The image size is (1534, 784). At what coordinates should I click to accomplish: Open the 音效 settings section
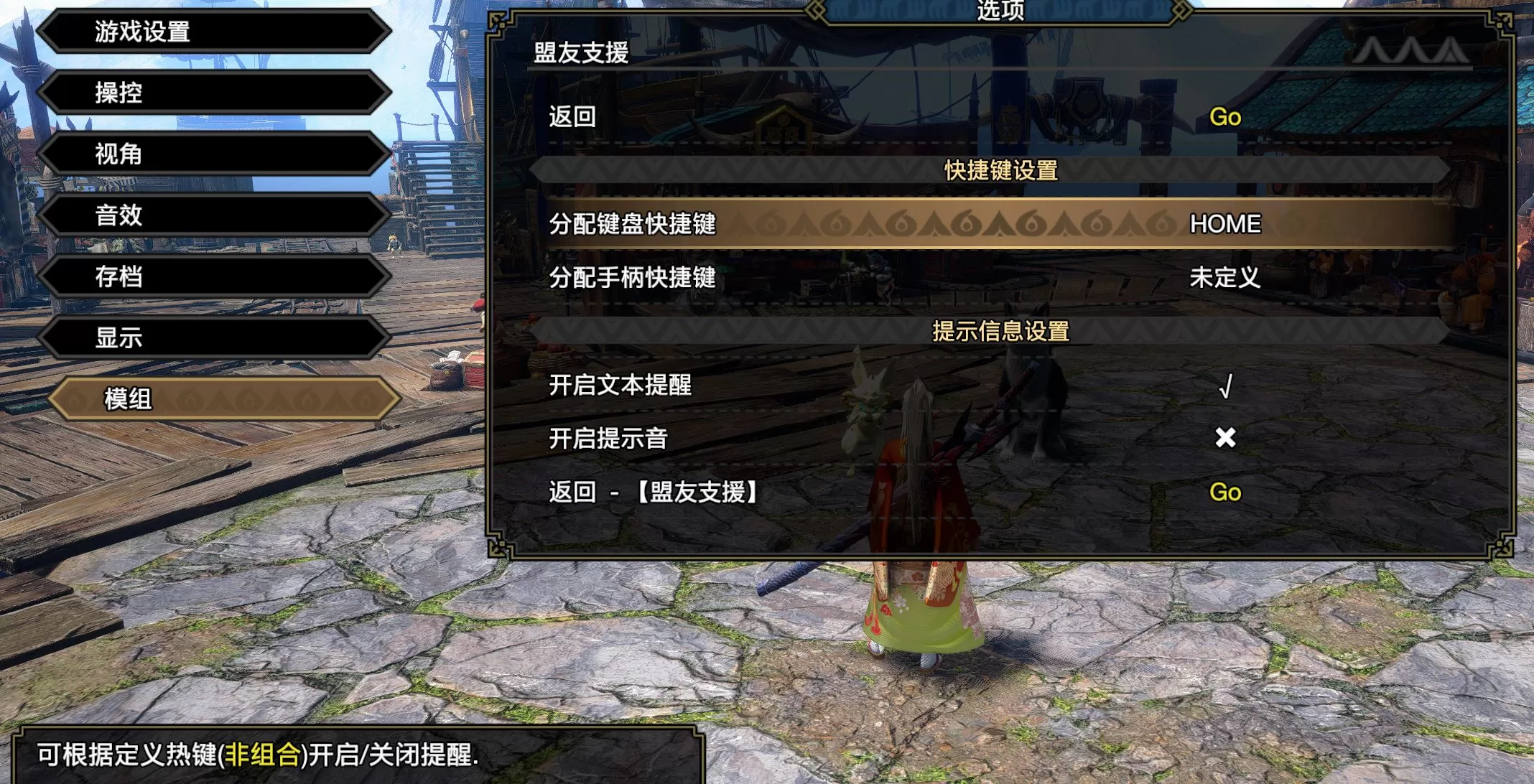[213, 215]
